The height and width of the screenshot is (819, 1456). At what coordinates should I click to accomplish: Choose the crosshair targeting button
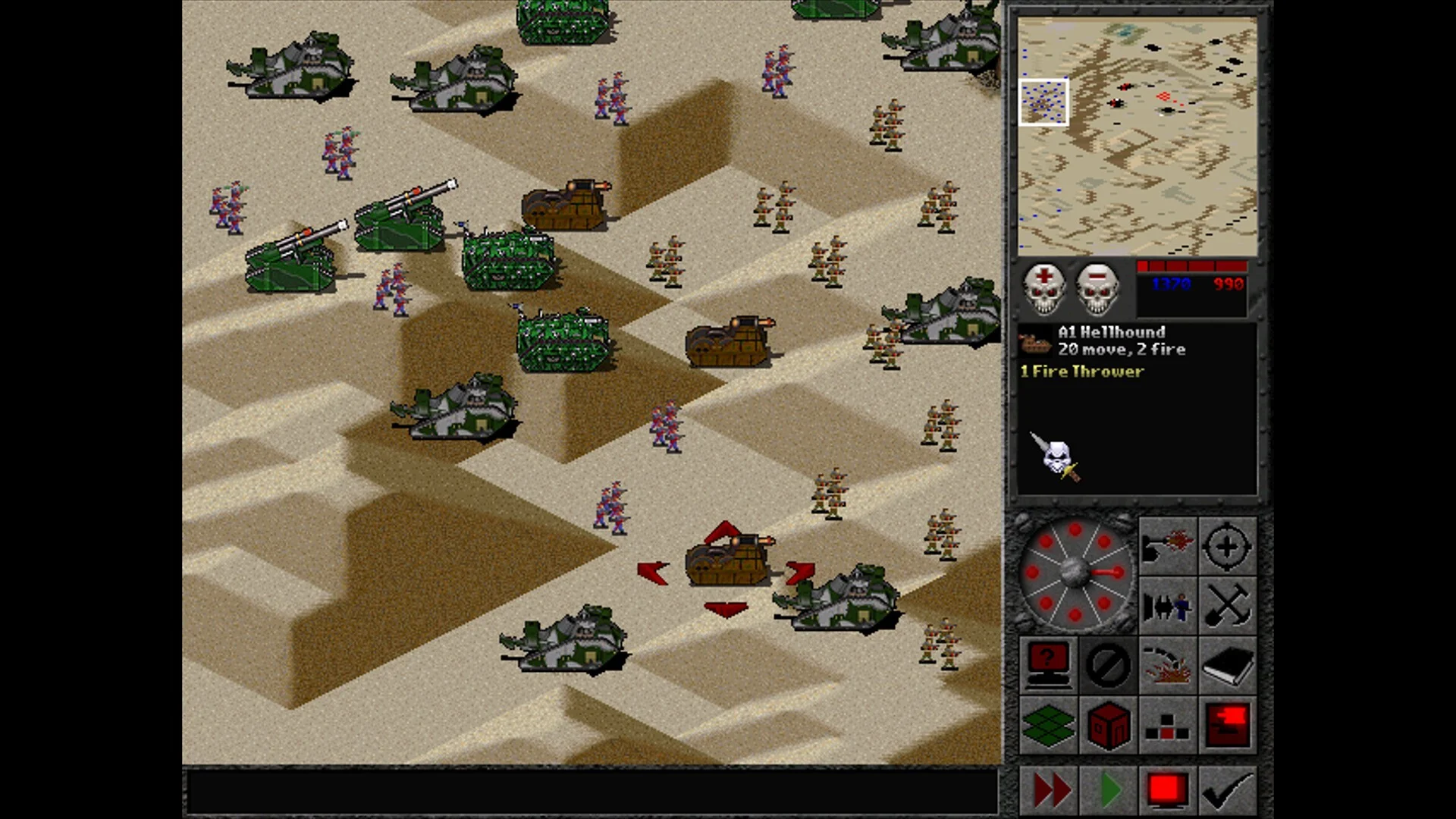coord(1227,545)
